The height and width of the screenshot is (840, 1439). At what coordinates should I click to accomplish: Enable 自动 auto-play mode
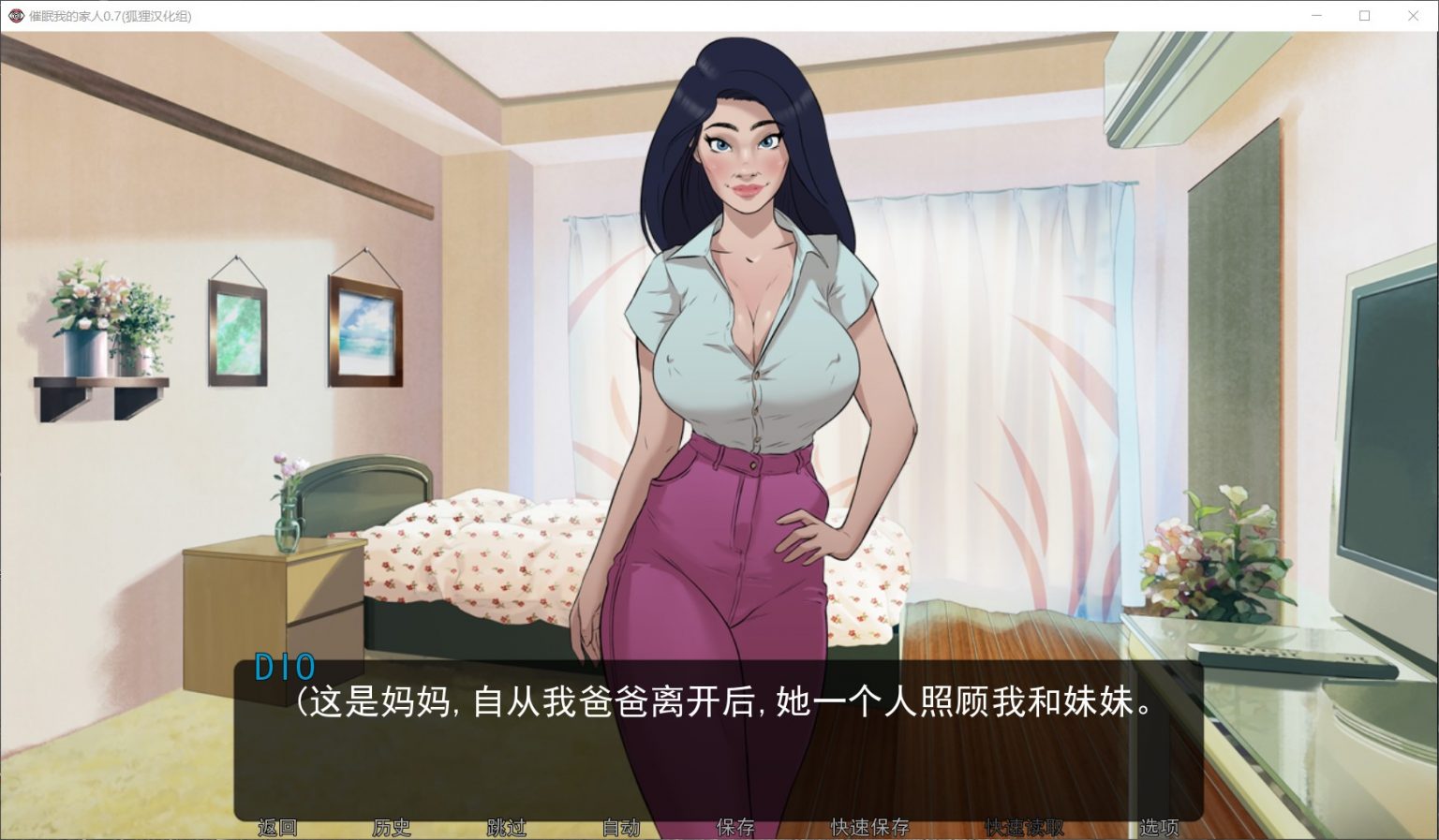[621, 828]
